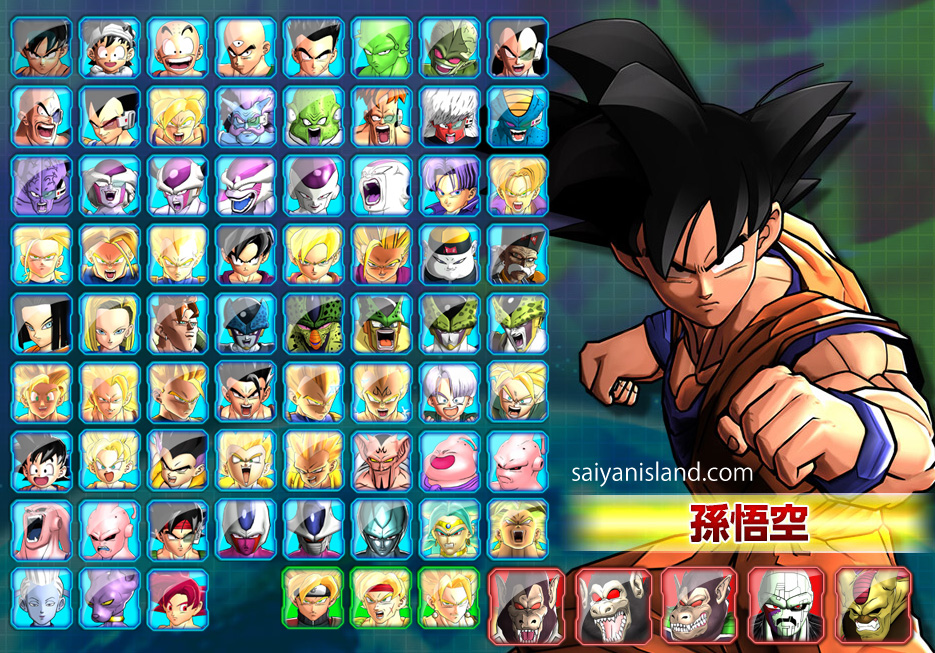Image resolution: width=935 pixels, height=653 pixels.
Task: Select Bardock with the red headband and black hair
Action: pyautogui.click(x=178, y=531)
